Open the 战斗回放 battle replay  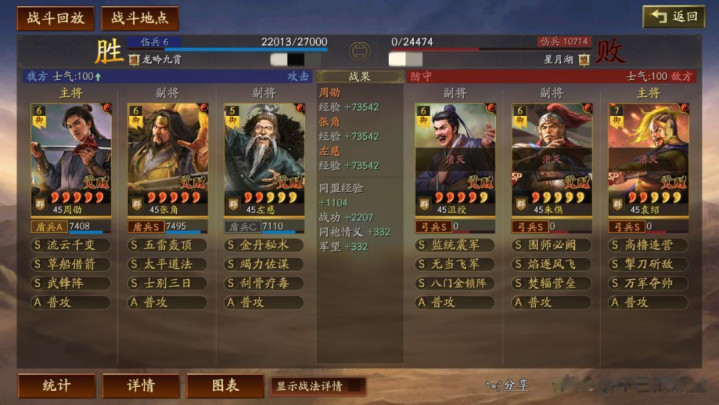[x=56, y=18]
